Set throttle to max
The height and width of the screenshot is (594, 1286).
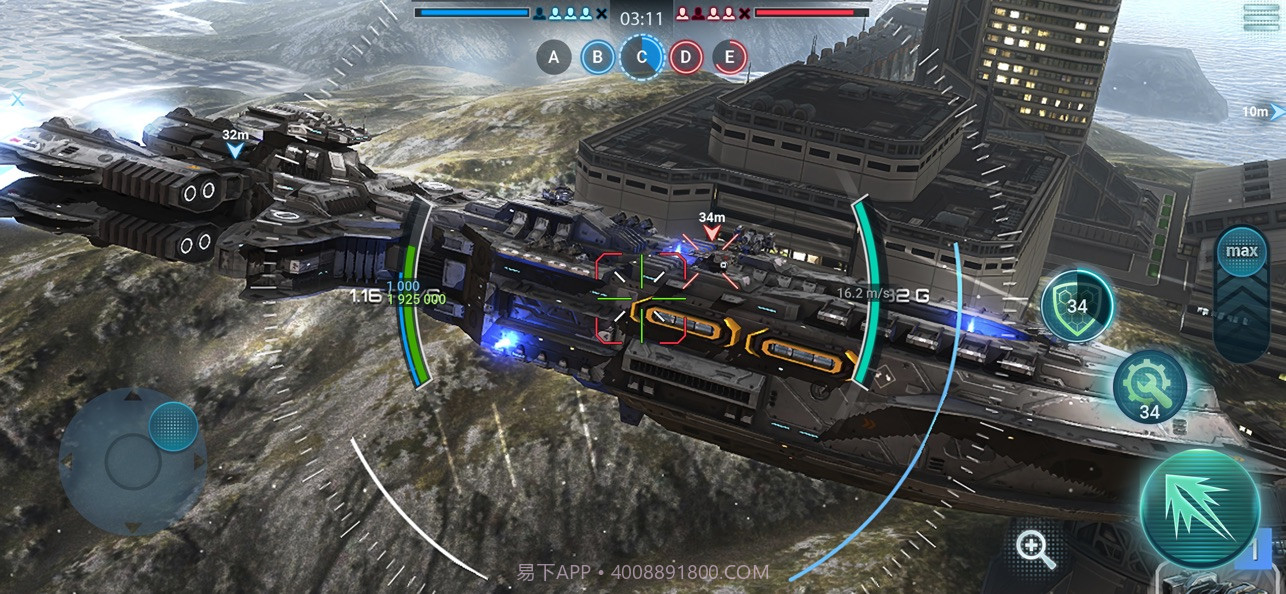point(1242,251)
